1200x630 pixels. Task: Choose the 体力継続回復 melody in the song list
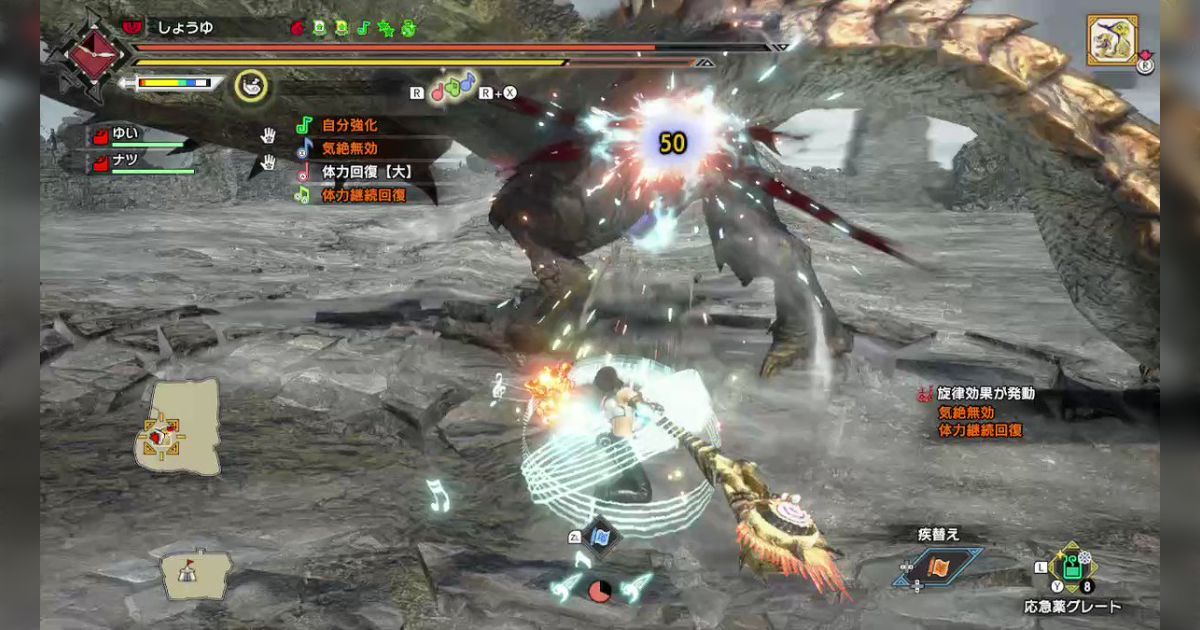[x=362, y=196]
